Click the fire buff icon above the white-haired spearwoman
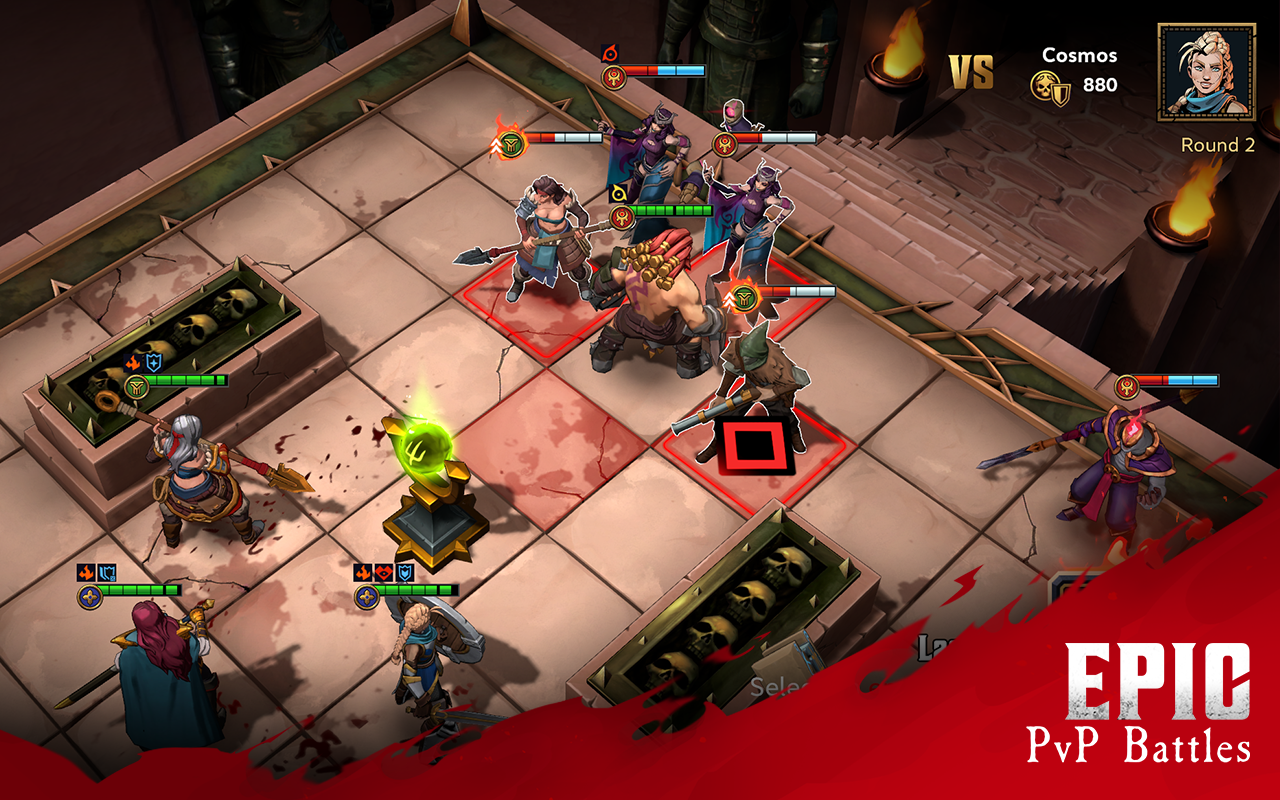 coord(133,364)
